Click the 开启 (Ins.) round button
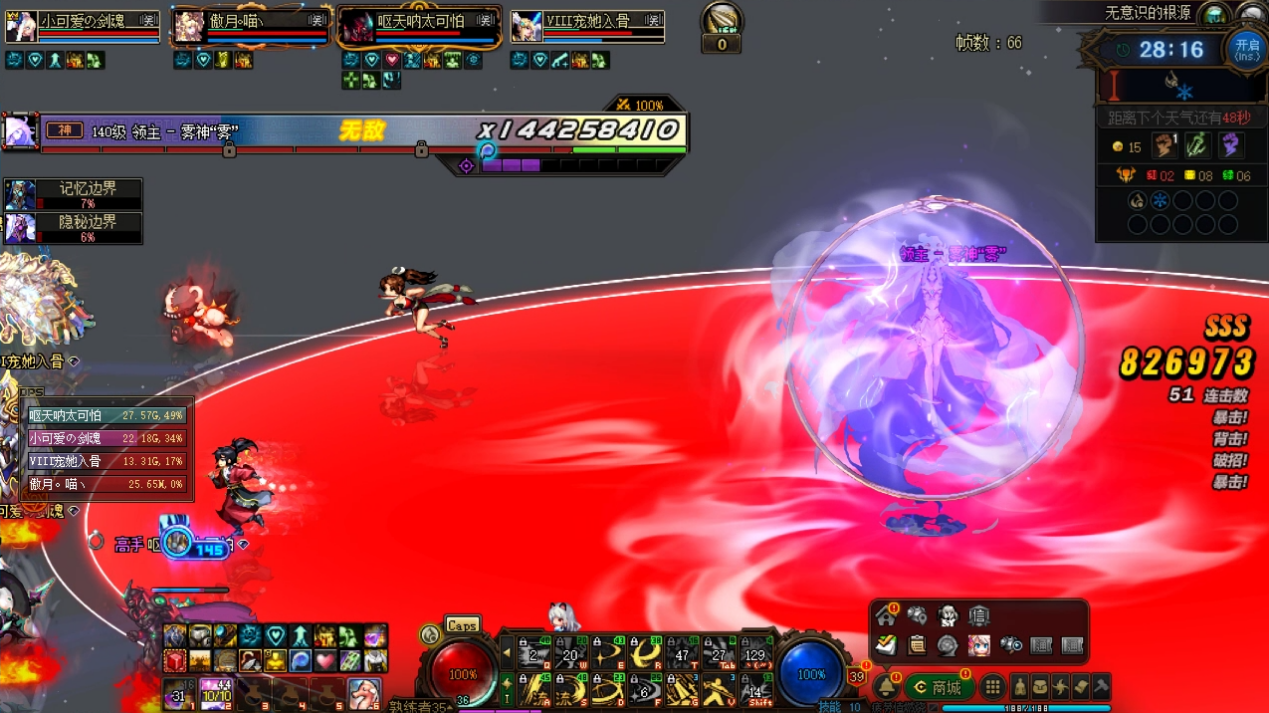Image resolution: width=1269 pixels, height=713 pixels. (x=1246, y=49)
